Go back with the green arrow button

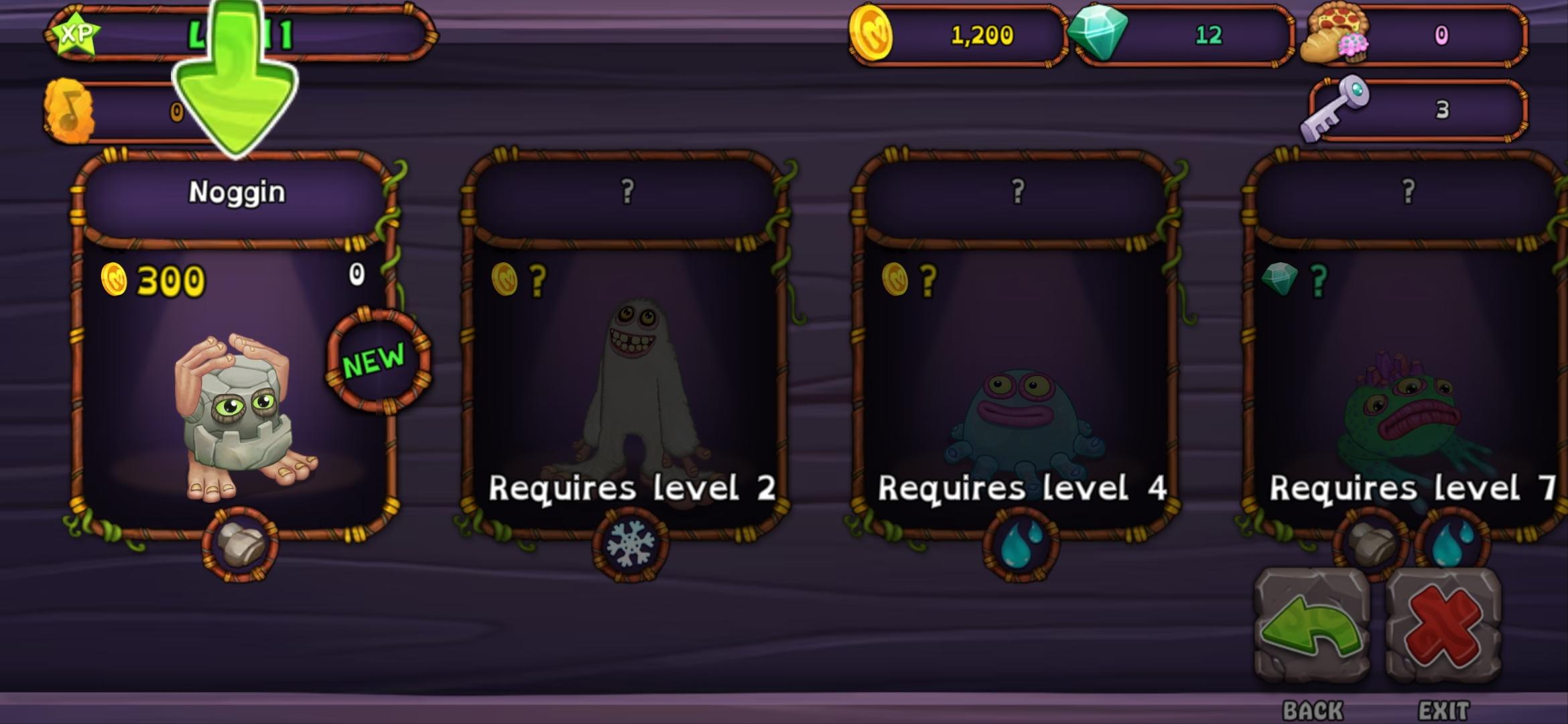1311,625
